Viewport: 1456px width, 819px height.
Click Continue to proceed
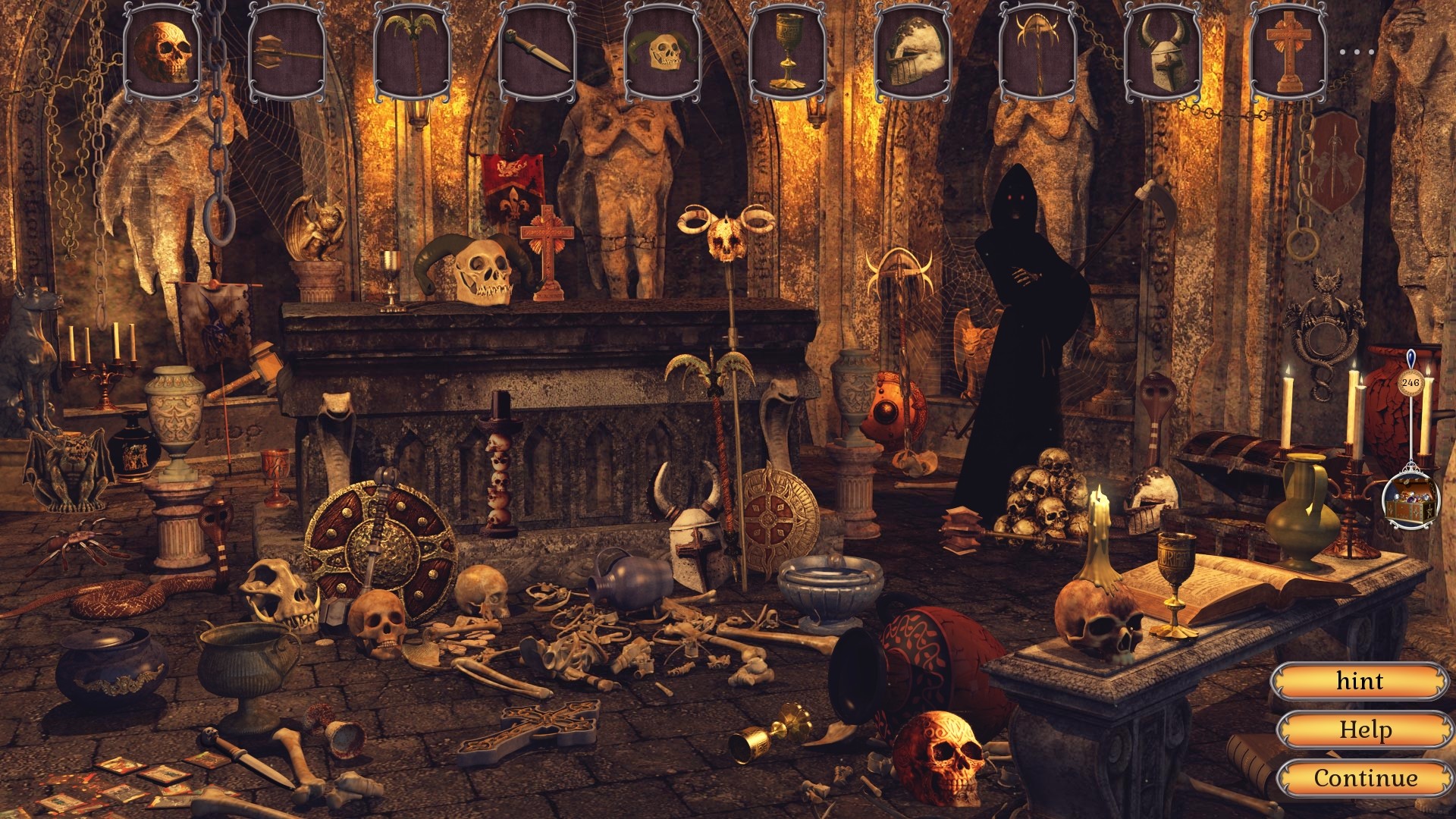tap(1363, 777)
